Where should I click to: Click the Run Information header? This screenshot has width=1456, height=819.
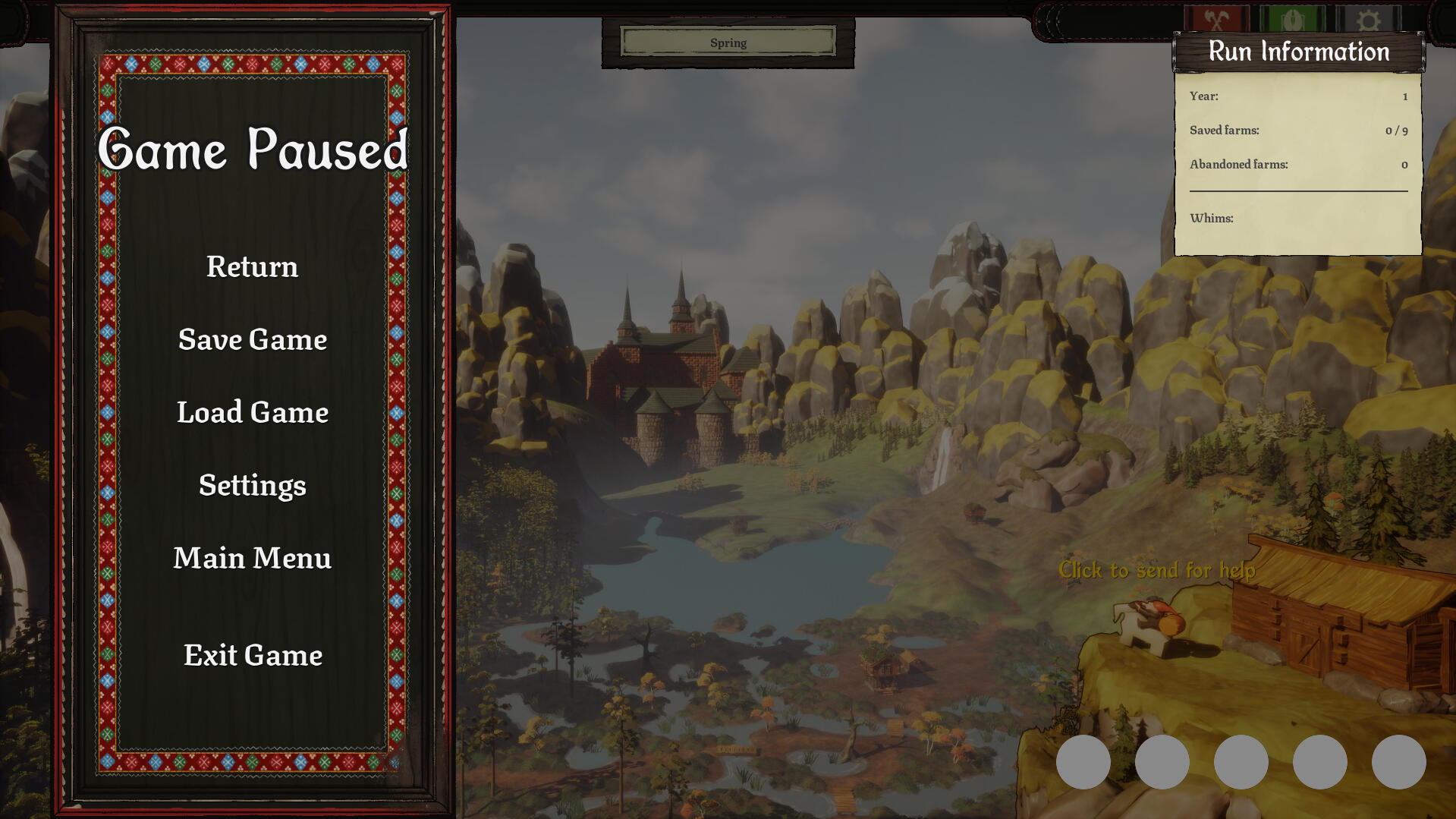coord(1298,52)
